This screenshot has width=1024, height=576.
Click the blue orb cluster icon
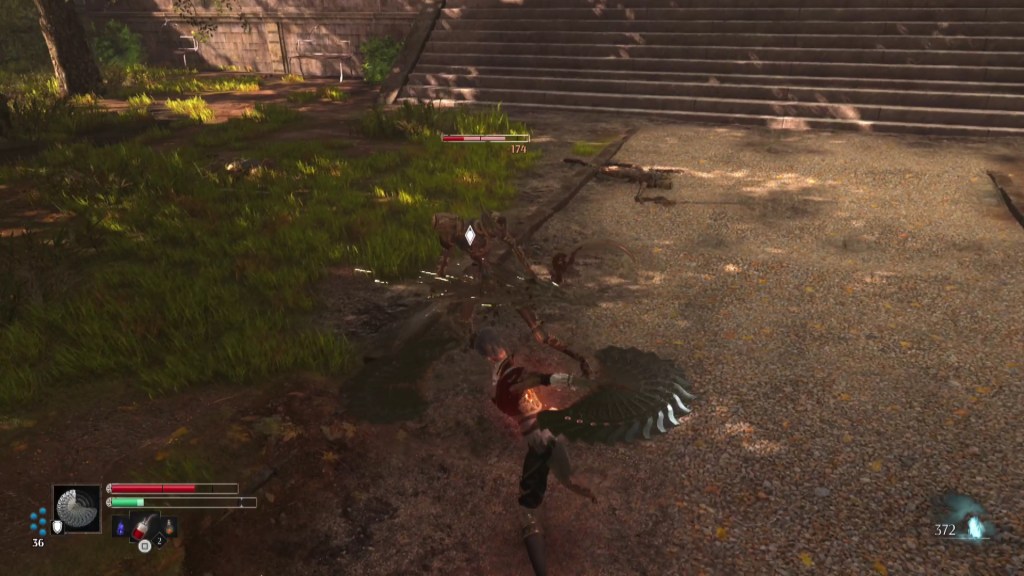38,521
